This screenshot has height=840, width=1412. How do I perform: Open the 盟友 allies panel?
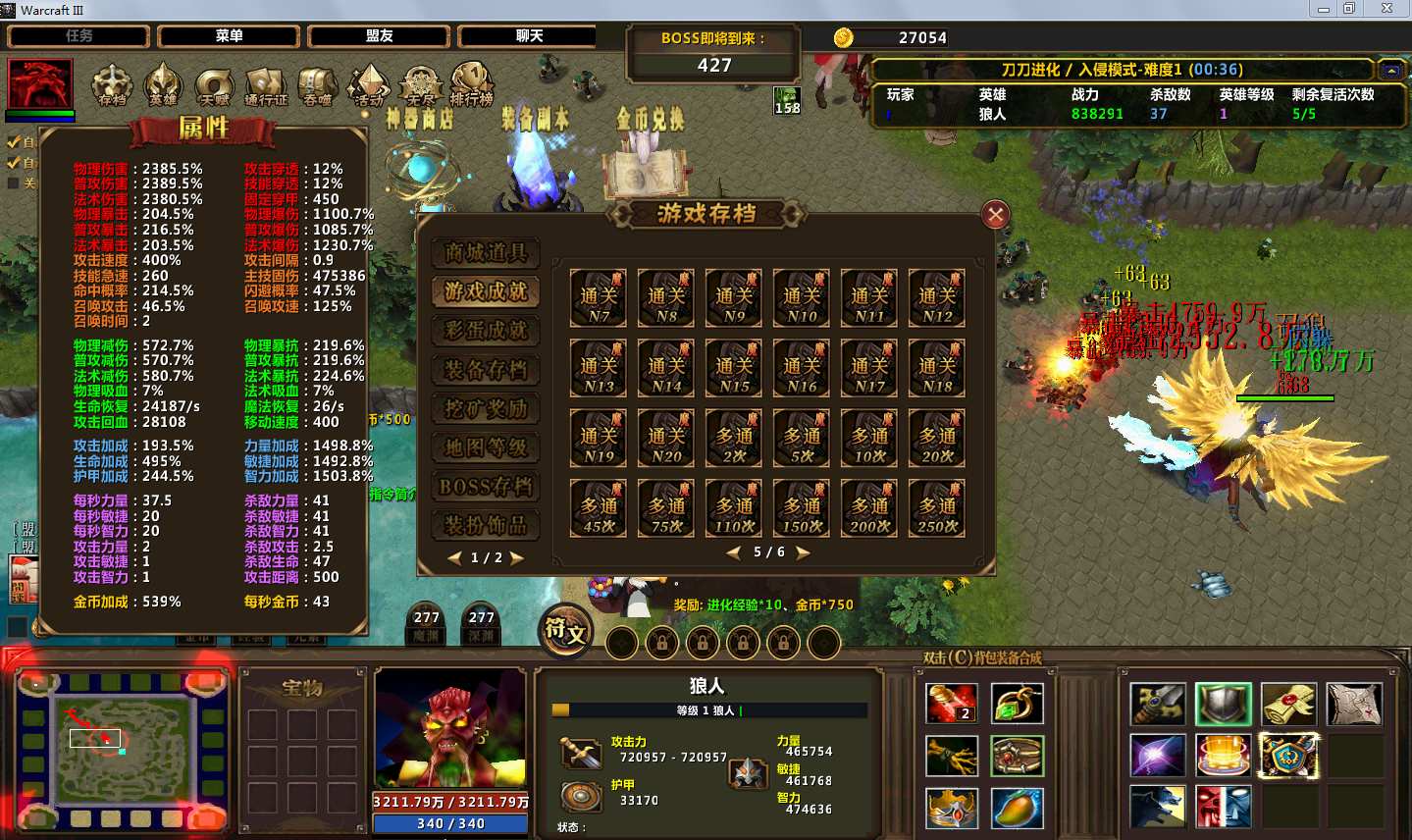click(379, 36)
